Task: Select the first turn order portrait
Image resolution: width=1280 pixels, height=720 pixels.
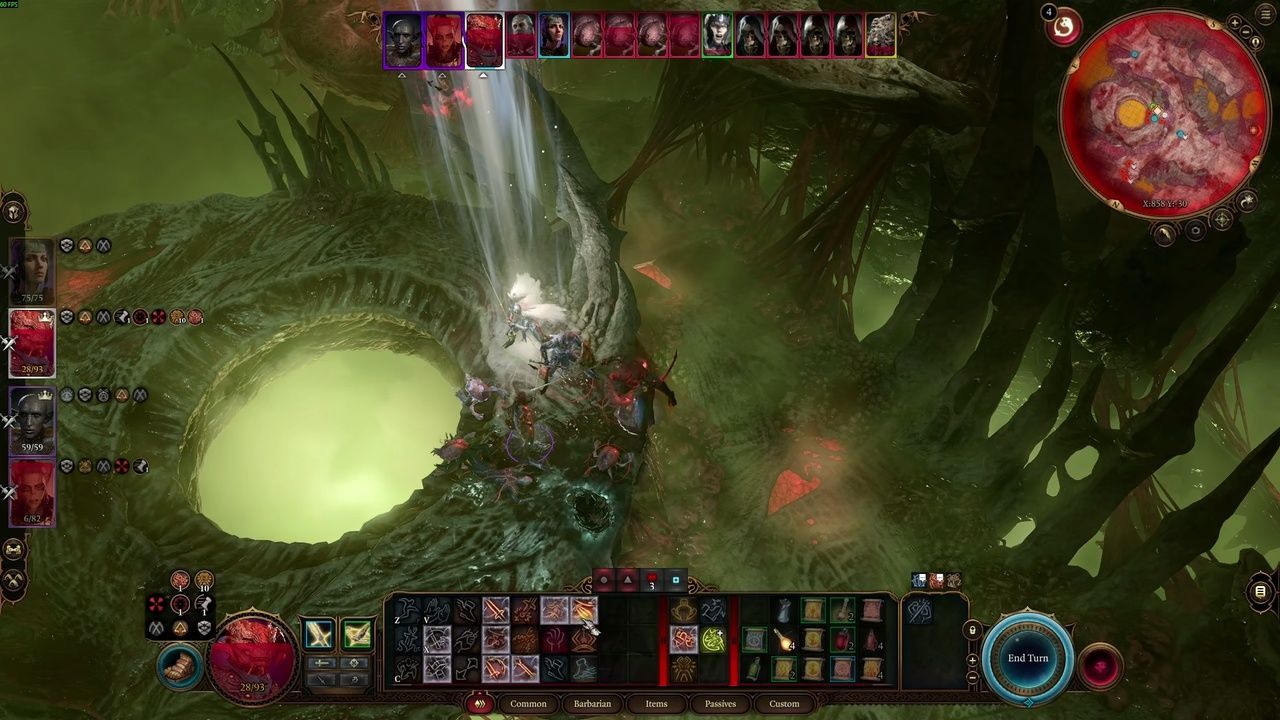Action: point(403,40)
